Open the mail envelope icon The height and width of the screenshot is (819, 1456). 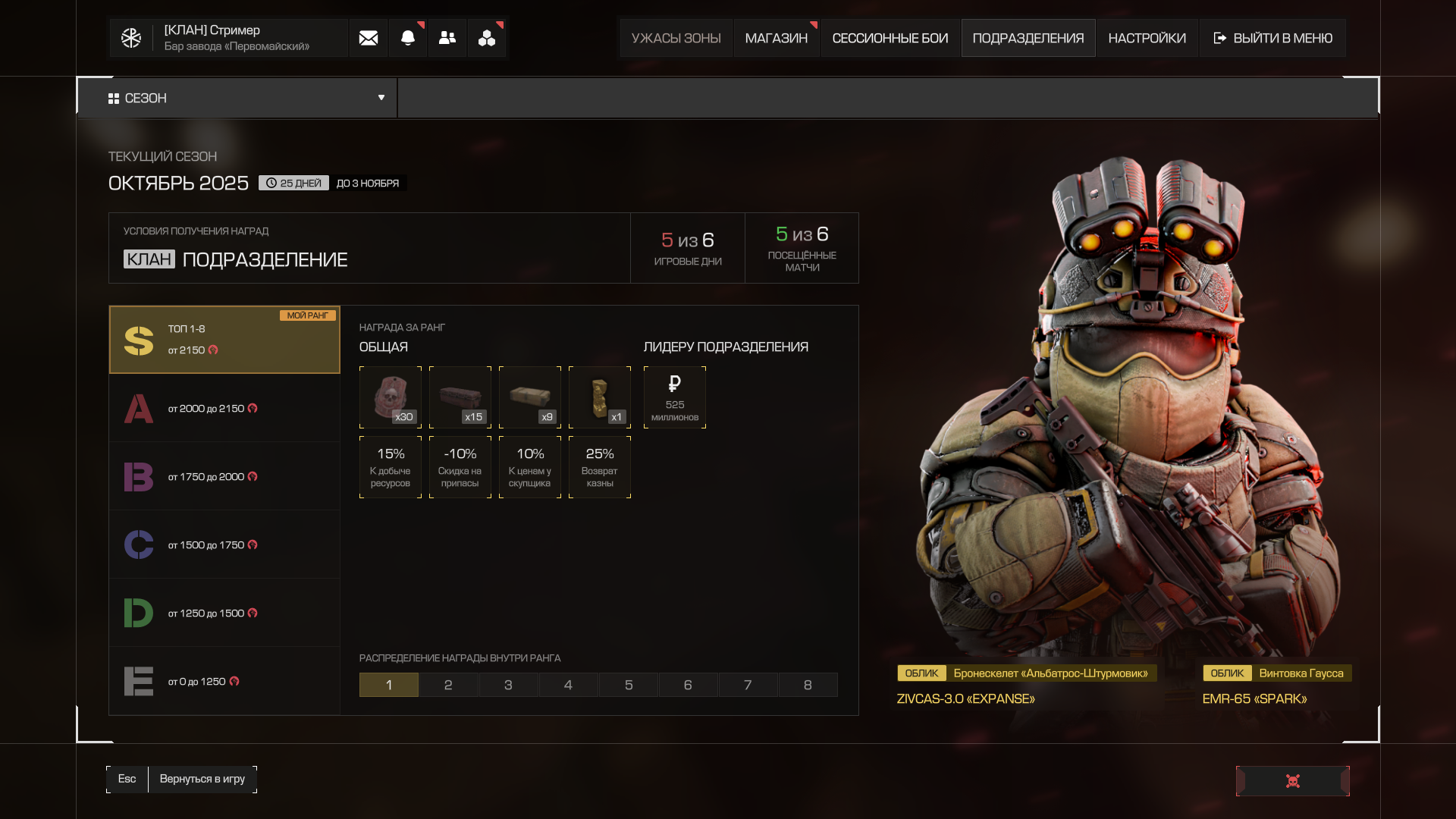tap(369, 38)
